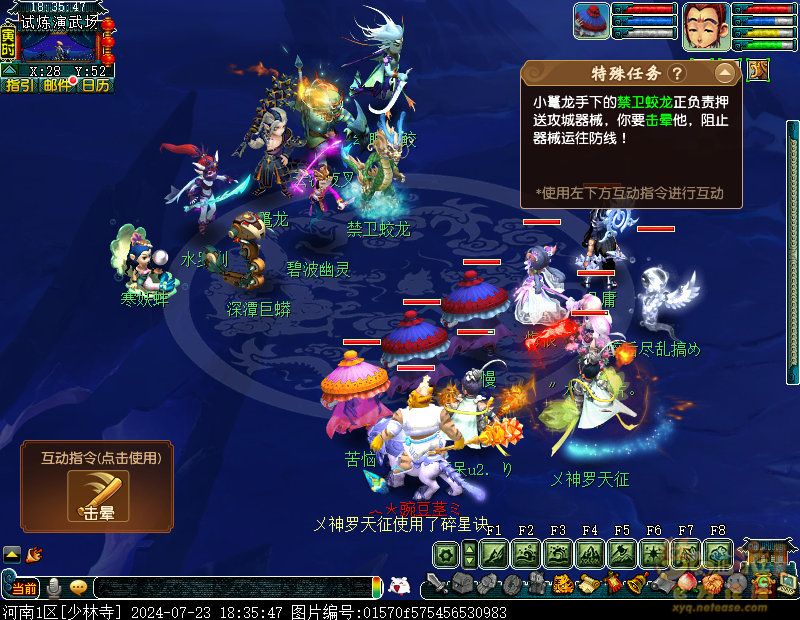
Task: Click the 当前 current chat channel button
Action: [x=25, y=587]
